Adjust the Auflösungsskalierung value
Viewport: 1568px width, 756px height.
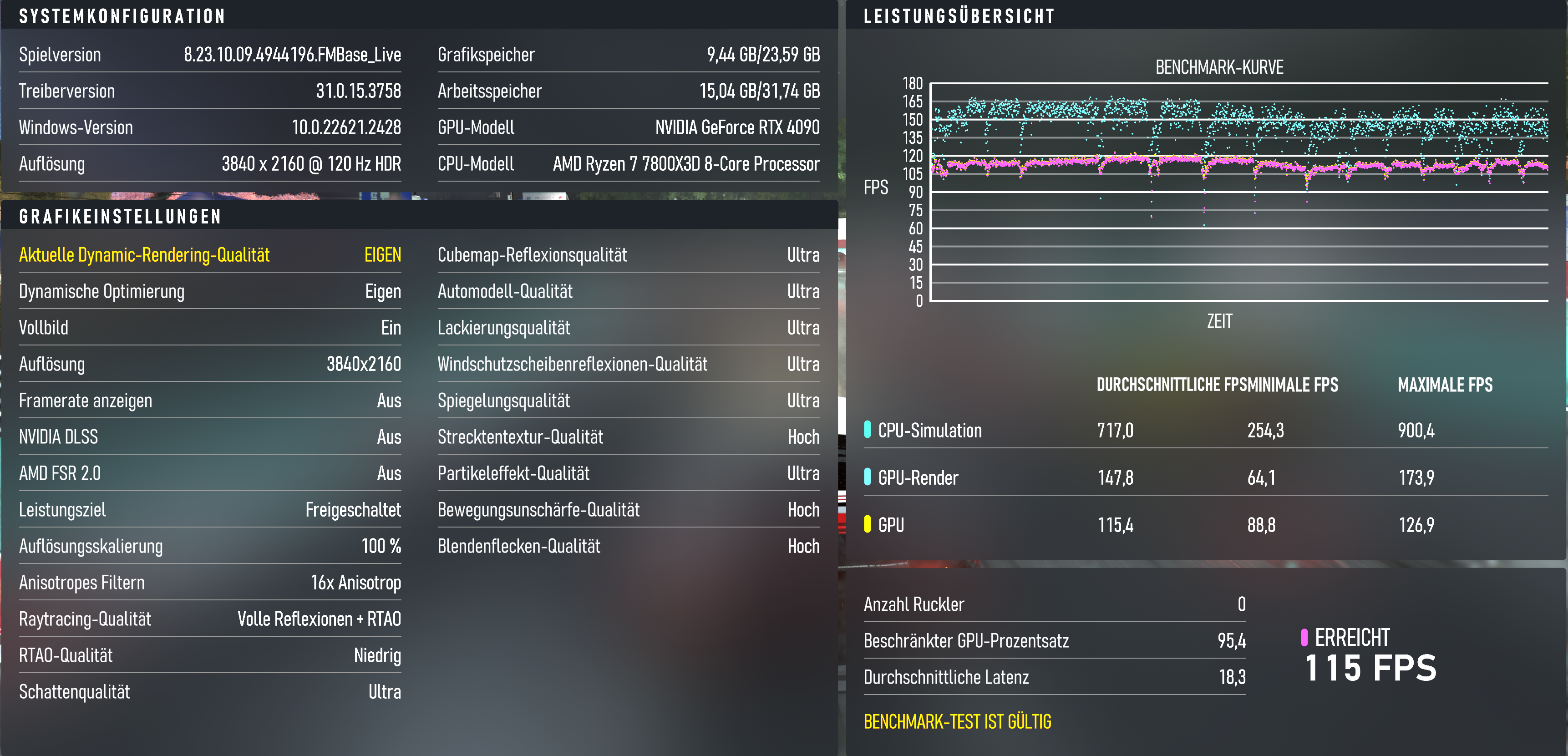click(x=210, y=547)
